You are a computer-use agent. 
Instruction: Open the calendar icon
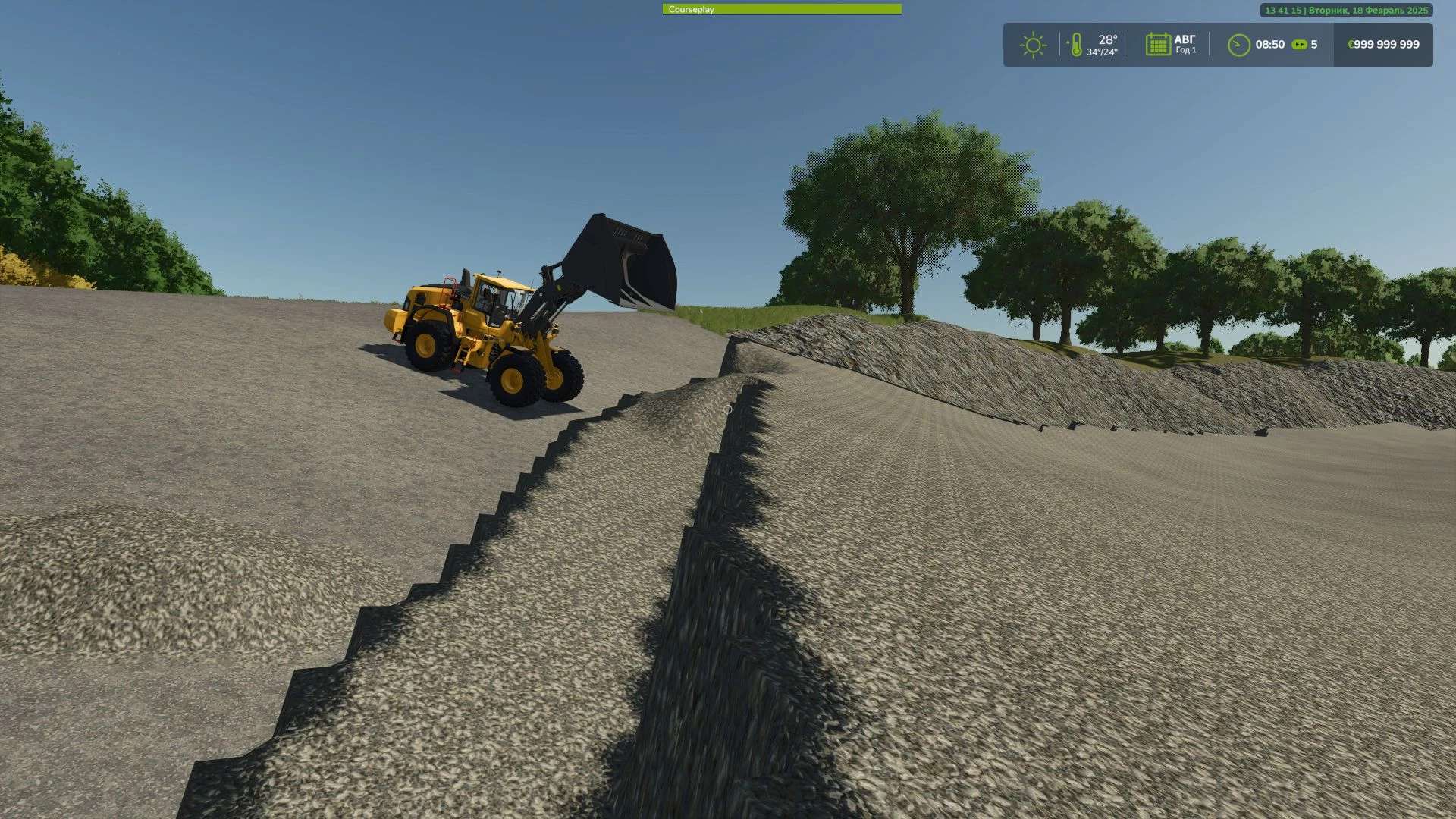(x=1157, y=45)
